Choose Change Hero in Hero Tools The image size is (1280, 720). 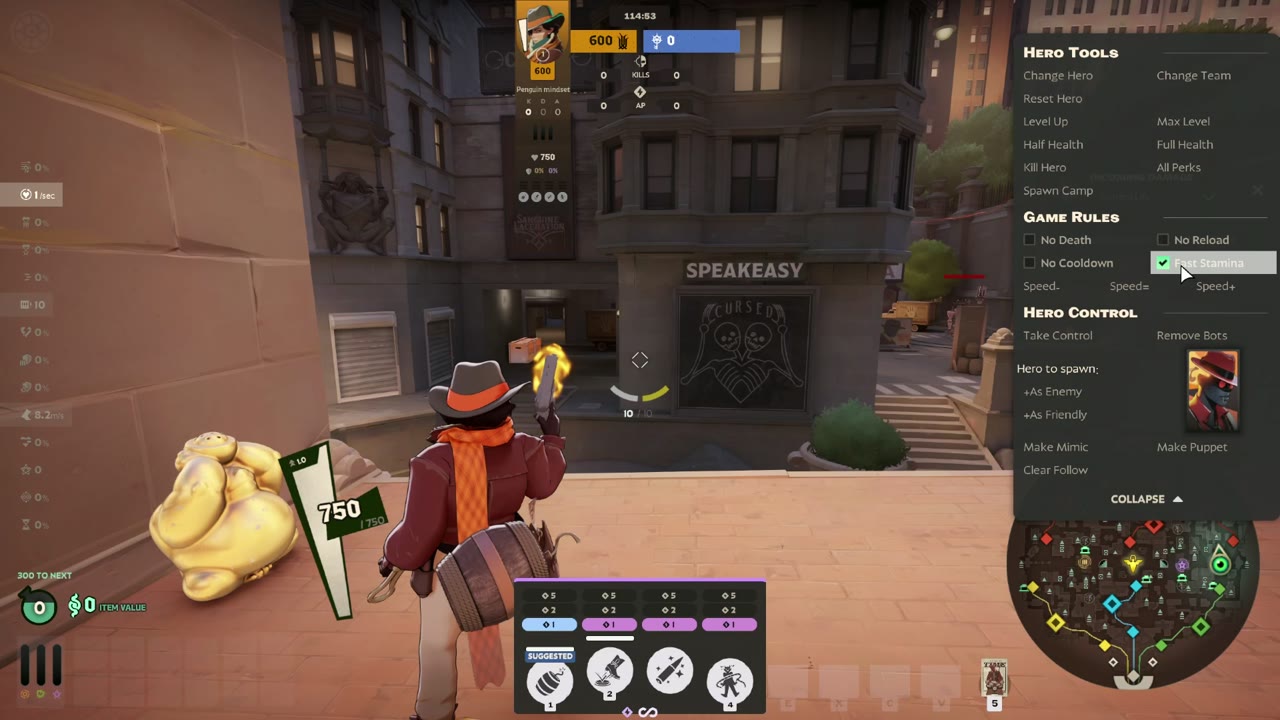[x=1058, y=75]
